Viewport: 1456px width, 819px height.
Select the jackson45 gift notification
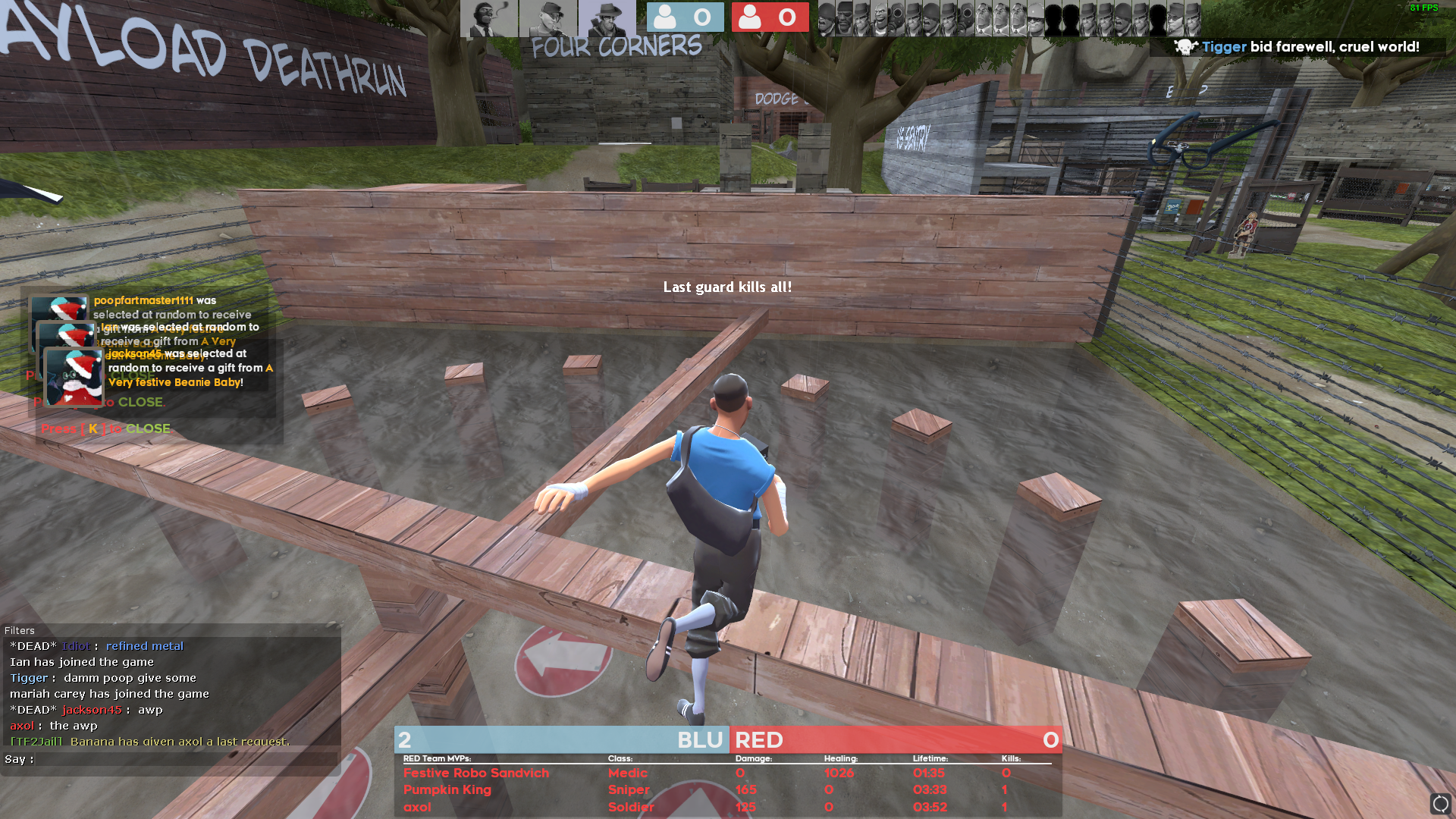[190, 368]
